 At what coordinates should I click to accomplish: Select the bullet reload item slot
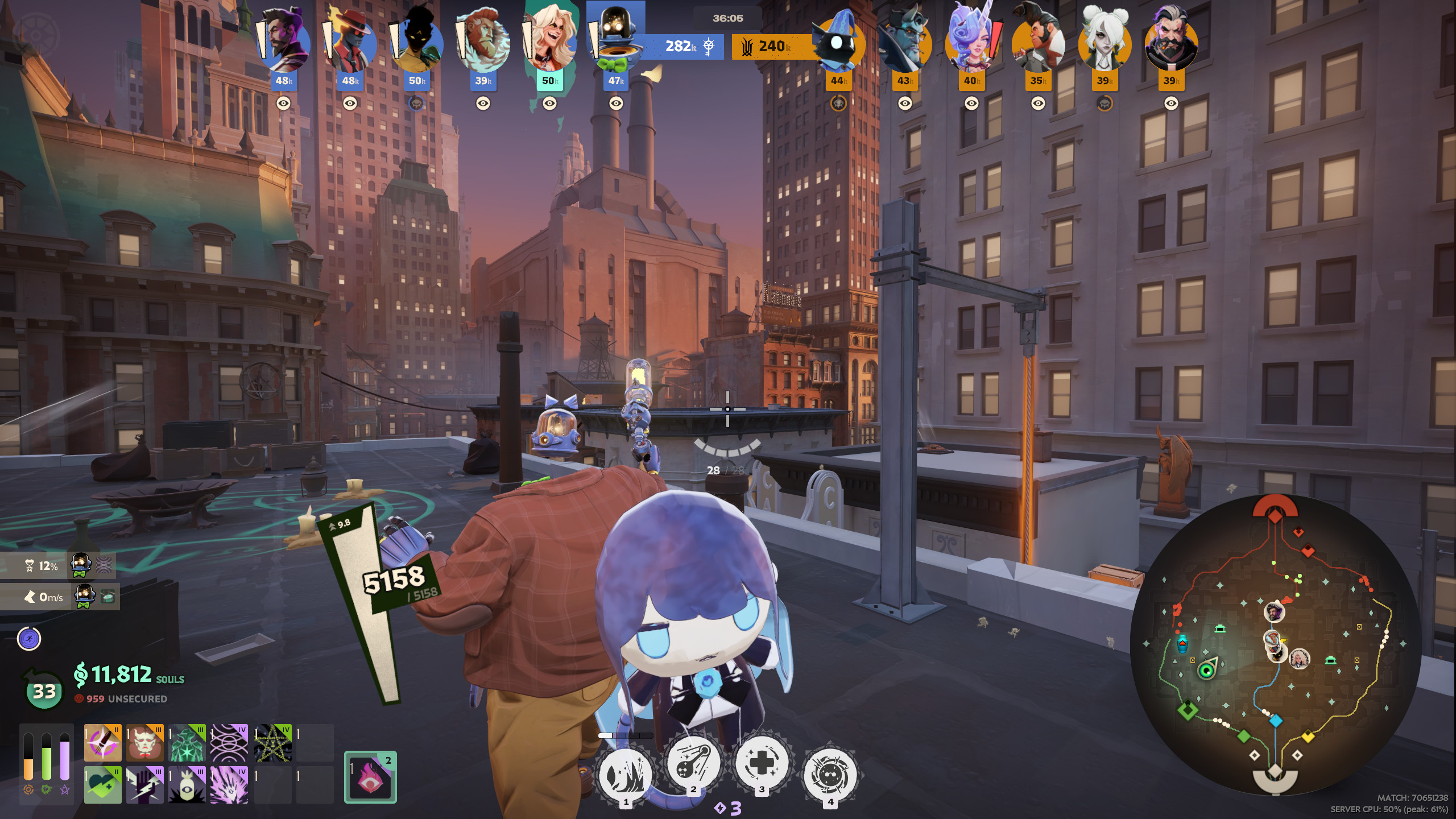[x=103, y=743]
